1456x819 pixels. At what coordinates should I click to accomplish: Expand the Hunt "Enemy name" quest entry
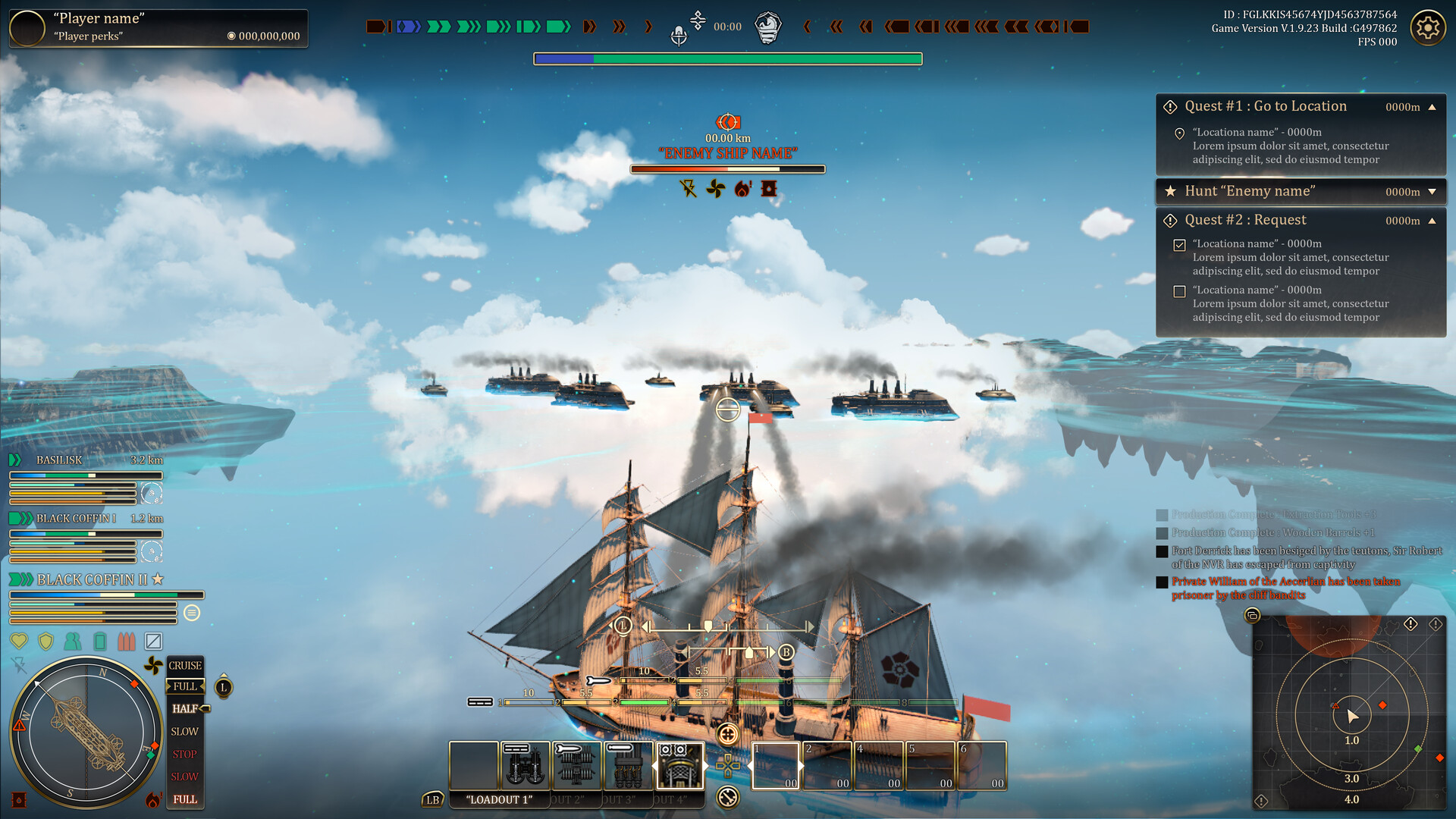(1434, 191)
